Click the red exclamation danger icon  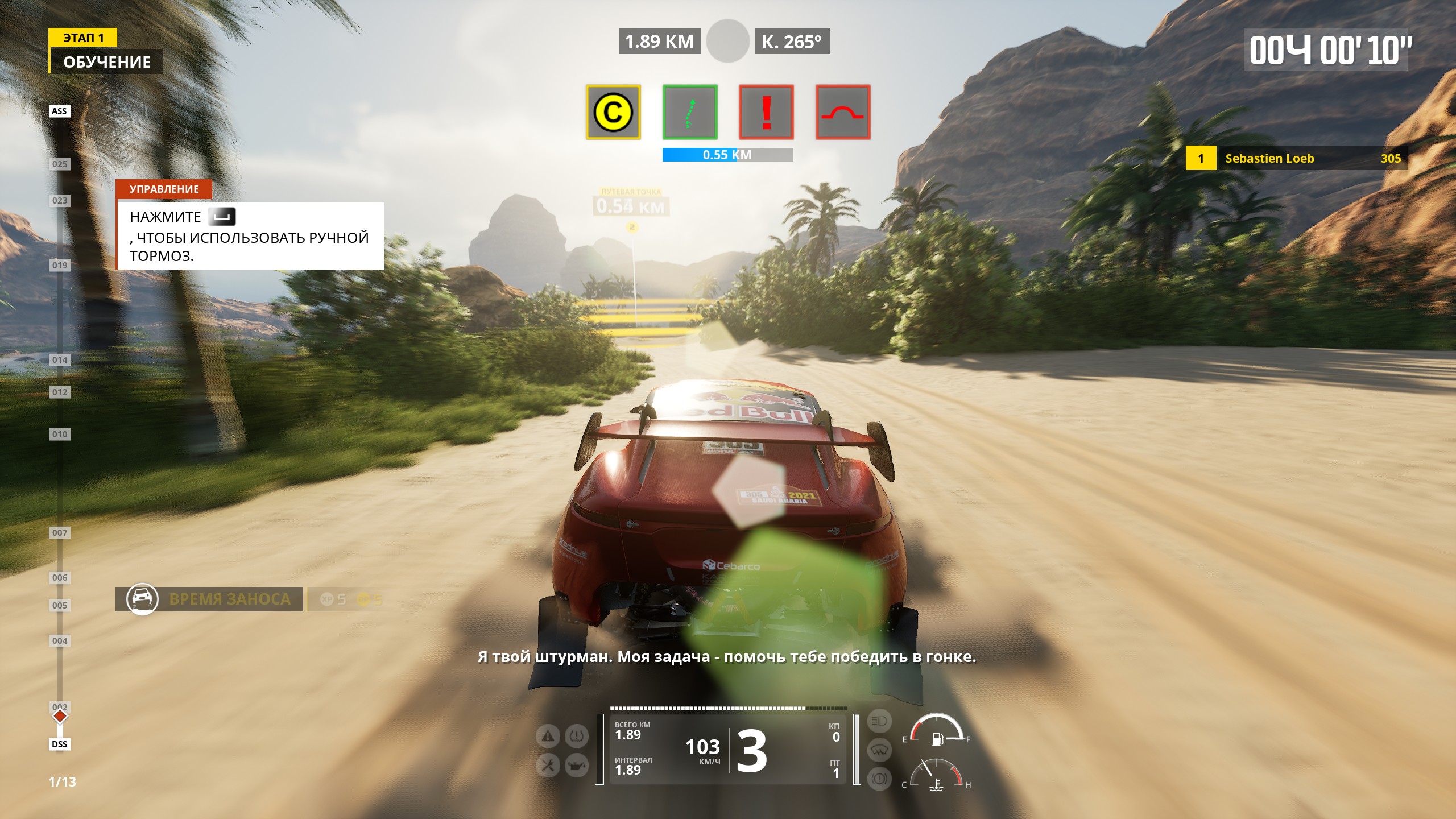click(766, 112)
